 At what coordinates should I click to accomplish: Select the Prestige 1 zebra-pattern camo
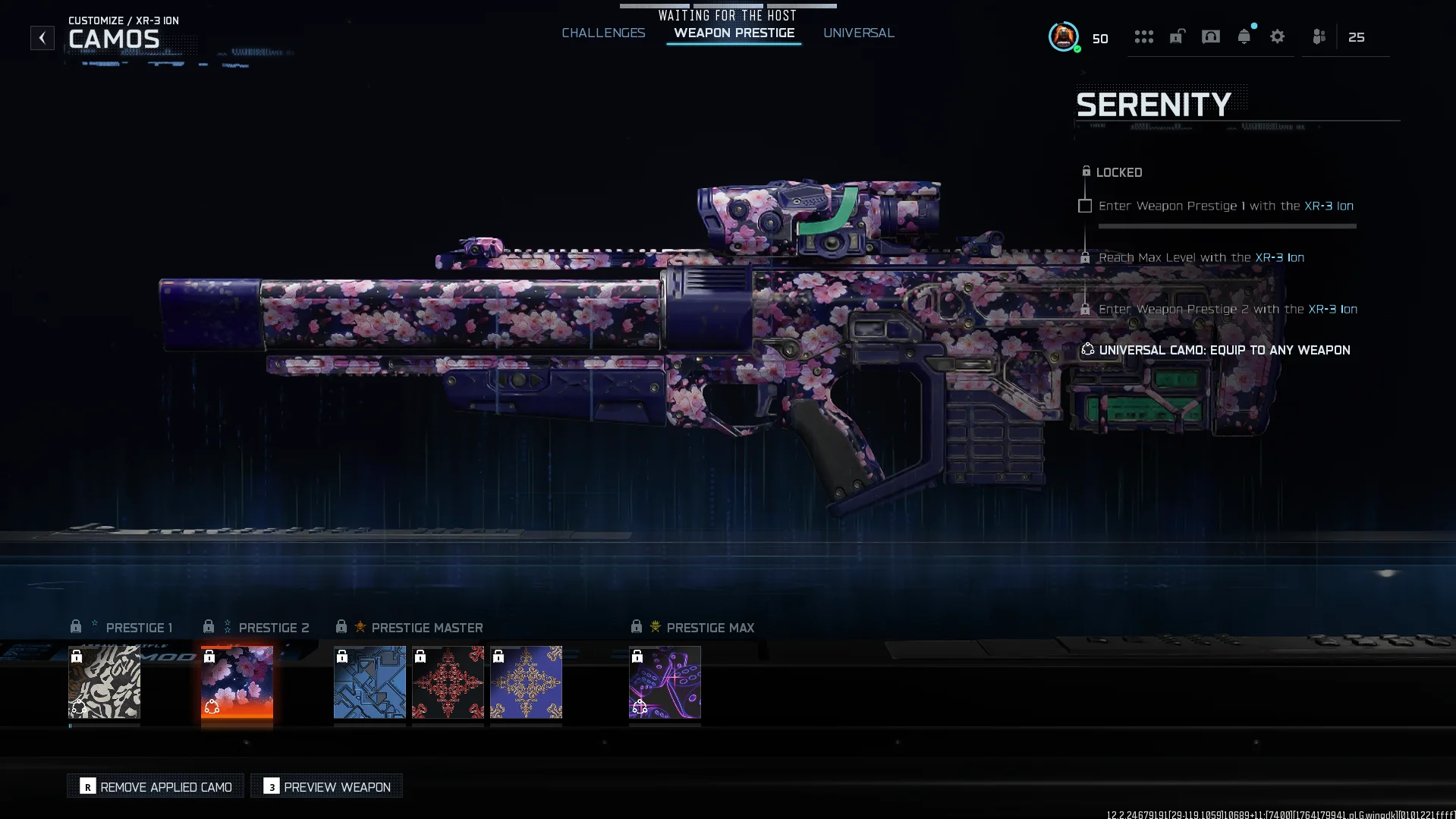coord(104,682)
